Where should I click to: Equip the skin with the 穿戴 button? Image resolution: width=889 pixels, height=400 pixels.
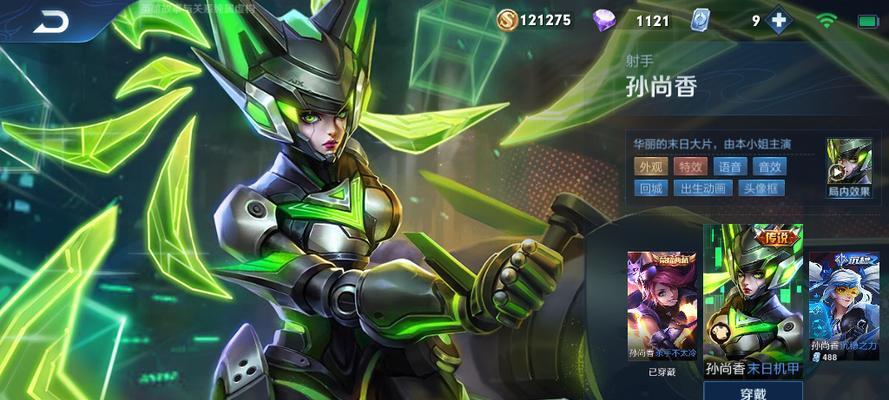[753, 391]
